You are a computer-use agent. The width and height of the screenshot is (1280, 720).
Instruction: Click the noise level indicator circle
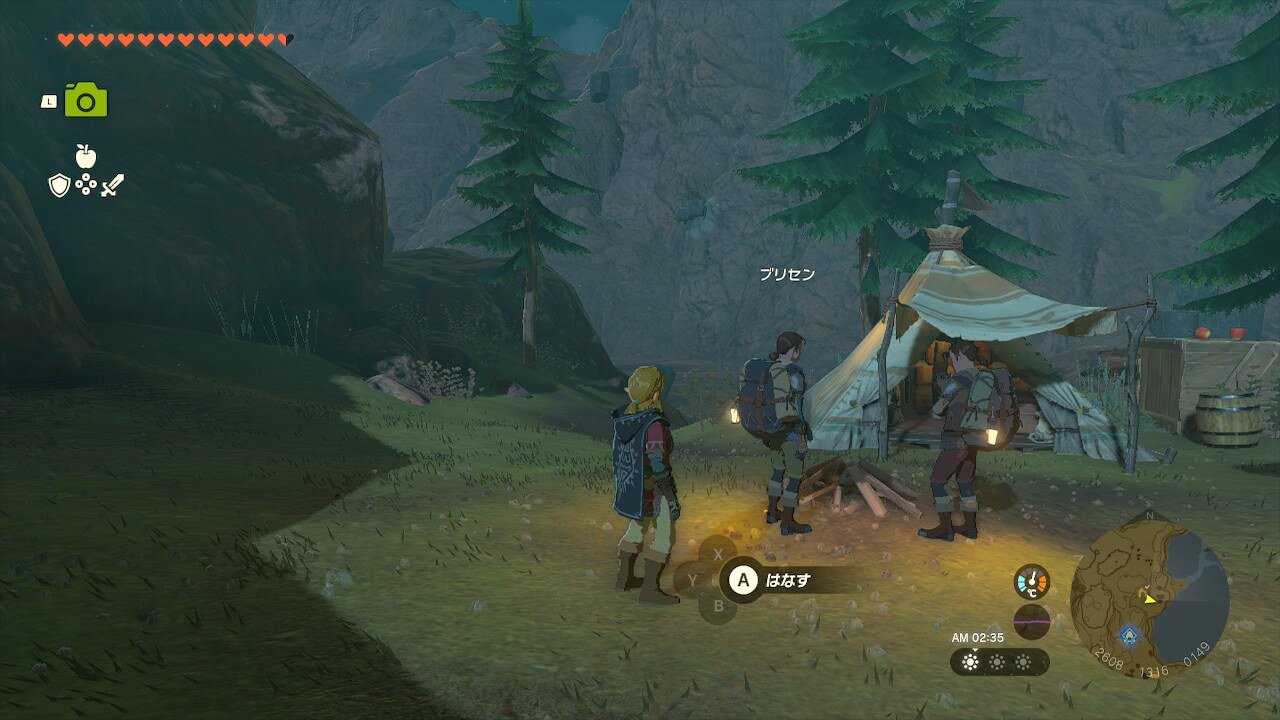click(1031, 621)
